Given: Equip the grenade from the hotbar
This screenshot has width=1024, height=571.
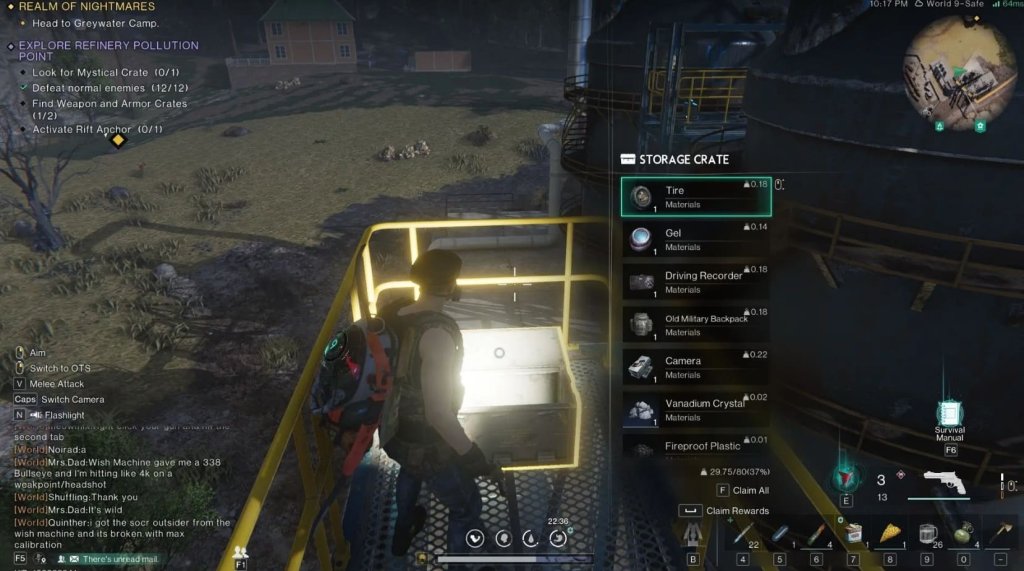Looking at the screenshot, I should pyautogui.click(x=964, y=533).
